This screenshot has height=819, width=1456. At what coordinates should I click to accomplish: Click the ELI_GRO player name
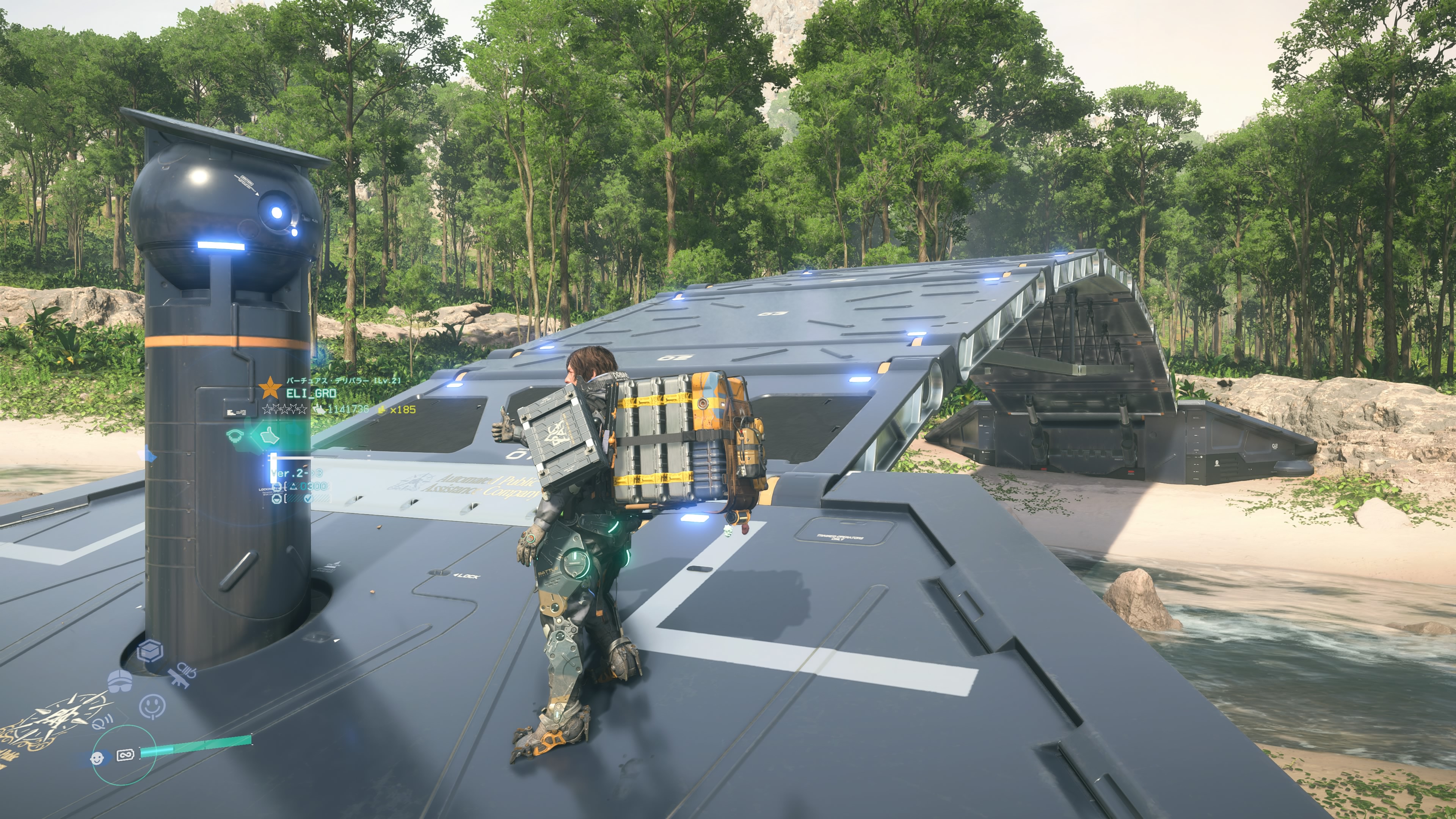311,393
